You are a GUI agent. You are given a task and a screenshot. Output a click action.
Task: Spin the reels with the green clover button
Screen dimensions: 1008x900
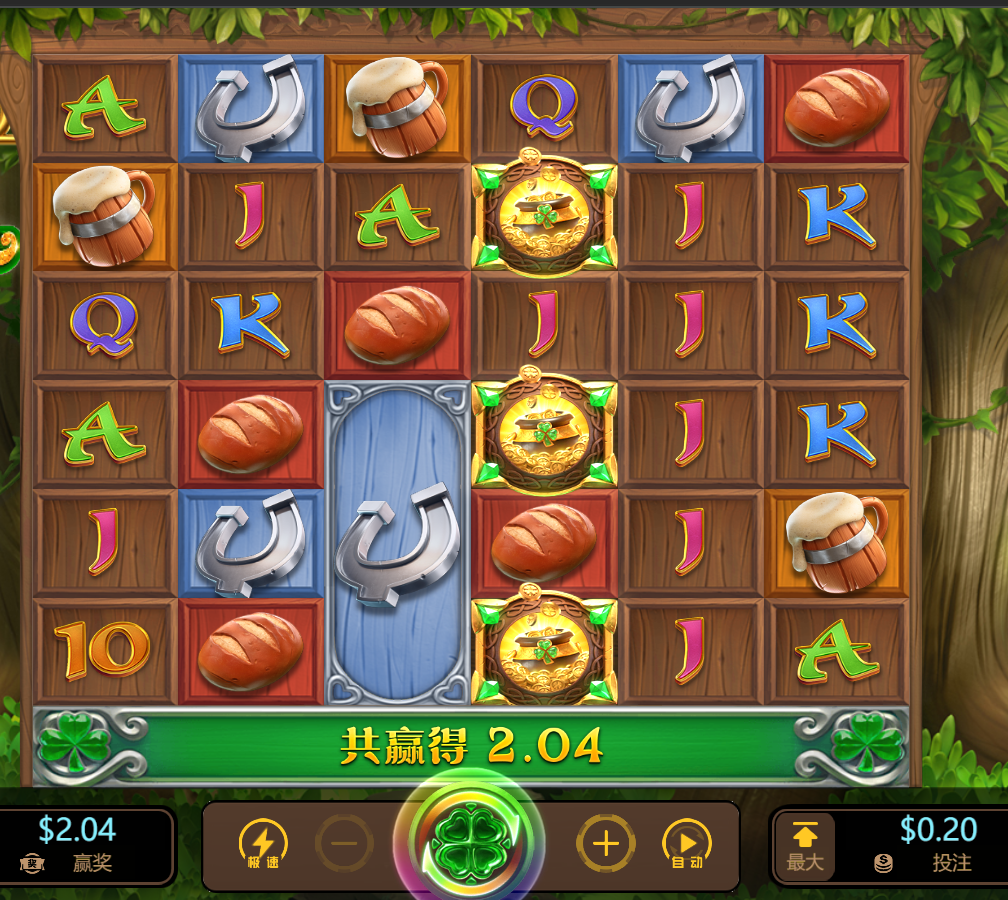click(x=469, y=845)
